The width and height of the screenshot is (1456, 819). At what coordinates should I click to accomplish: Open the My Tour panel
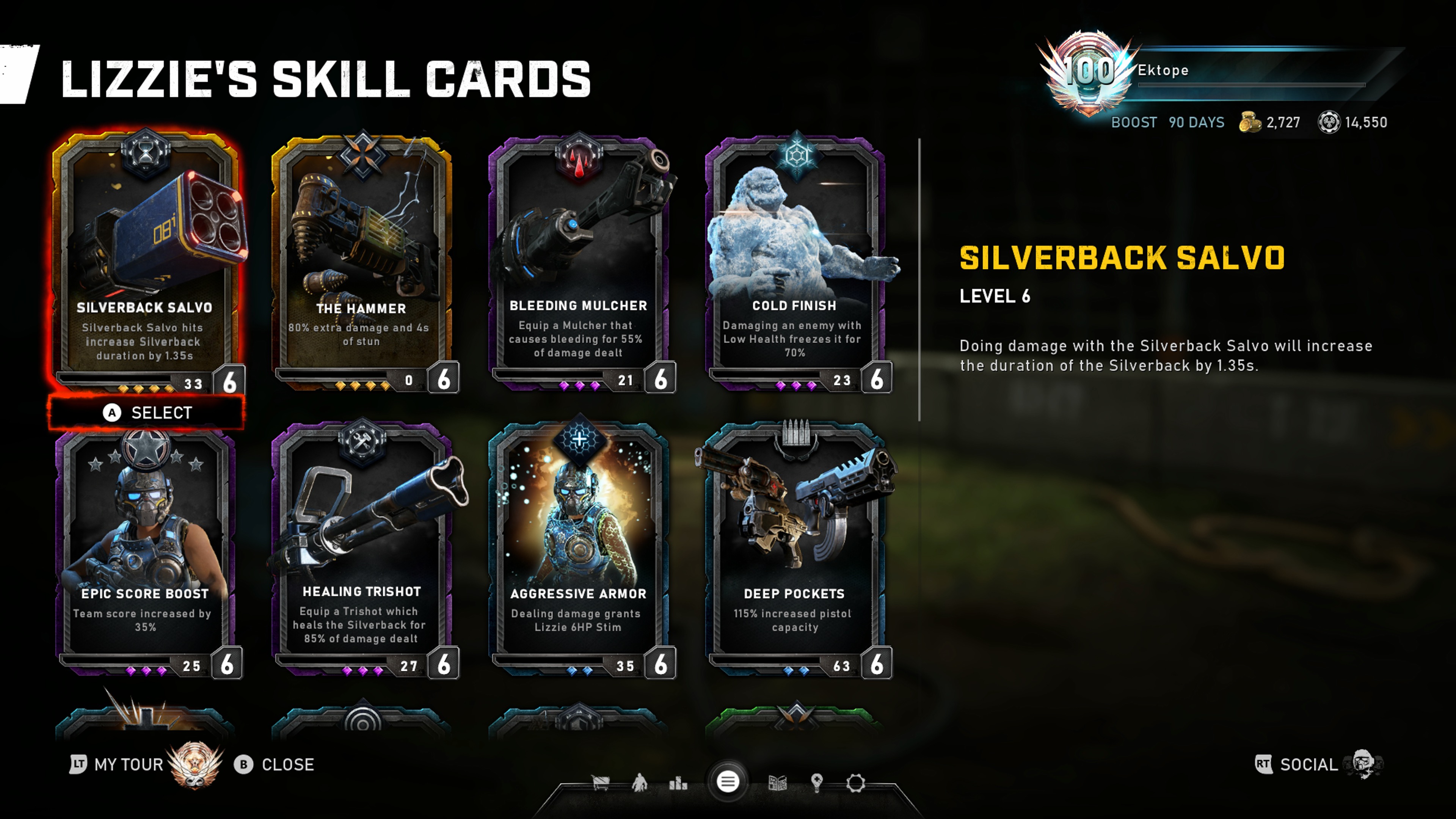pos(118,765)
